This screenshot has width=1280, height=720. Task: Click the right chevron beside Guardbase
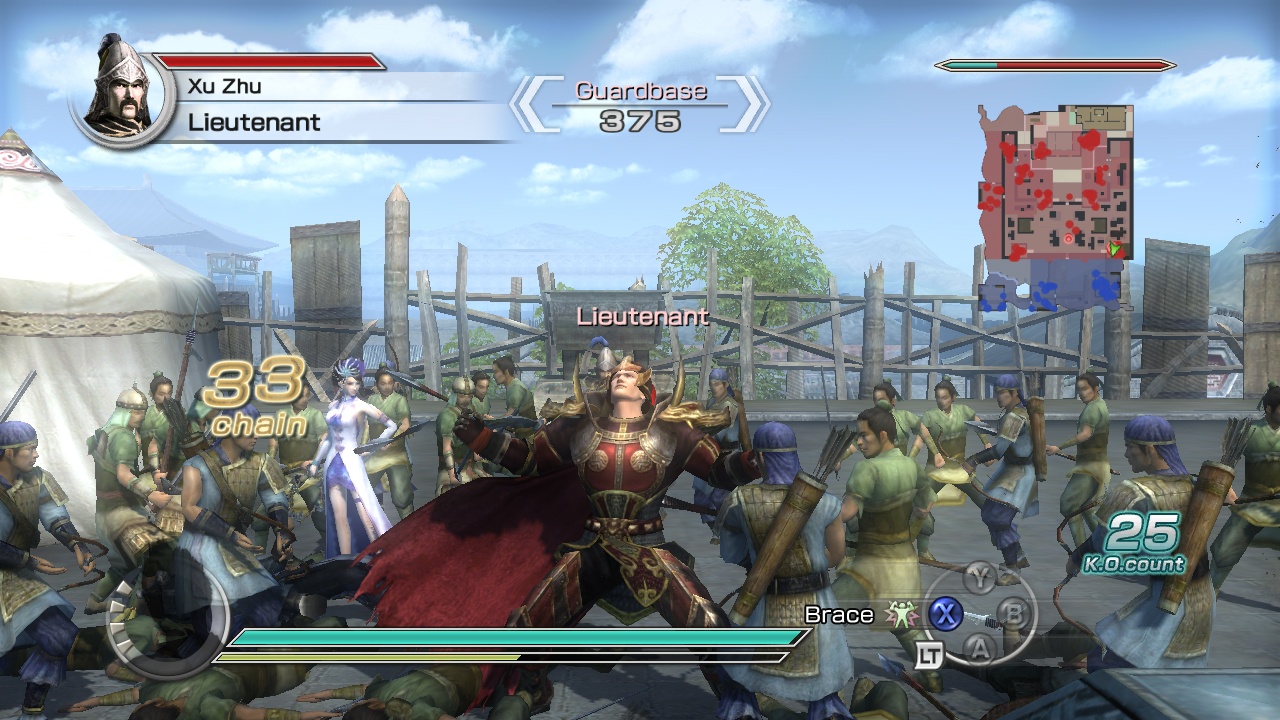pos(752,104)
